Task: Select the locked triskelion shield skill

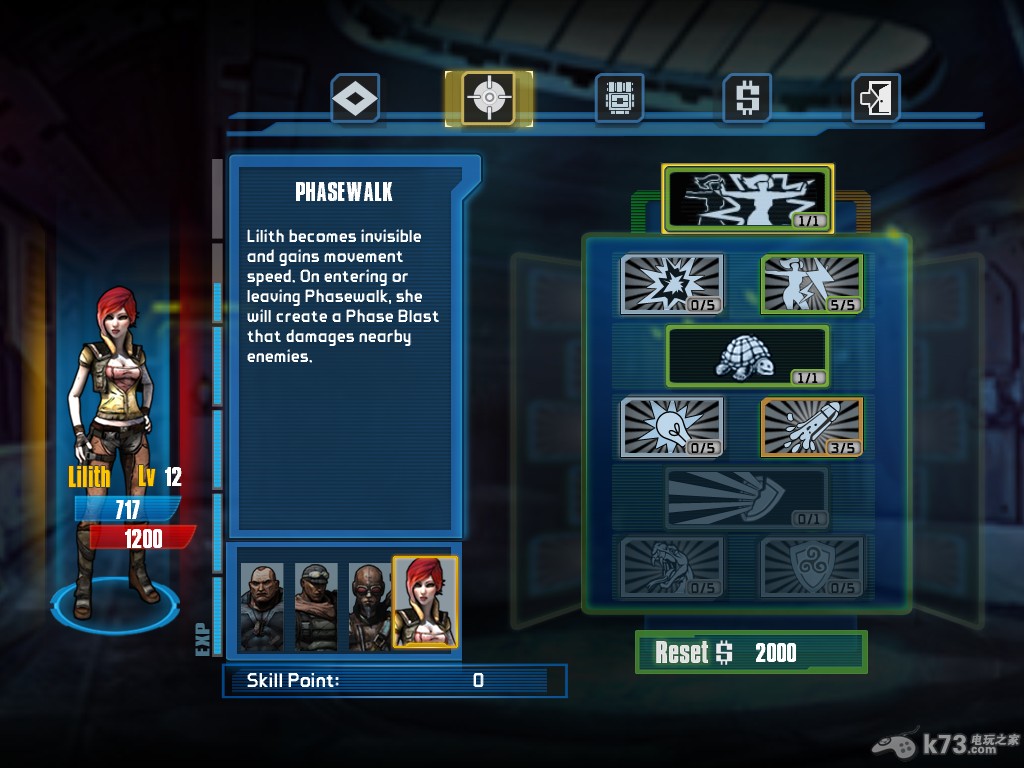Action: [x=812, y=567]
